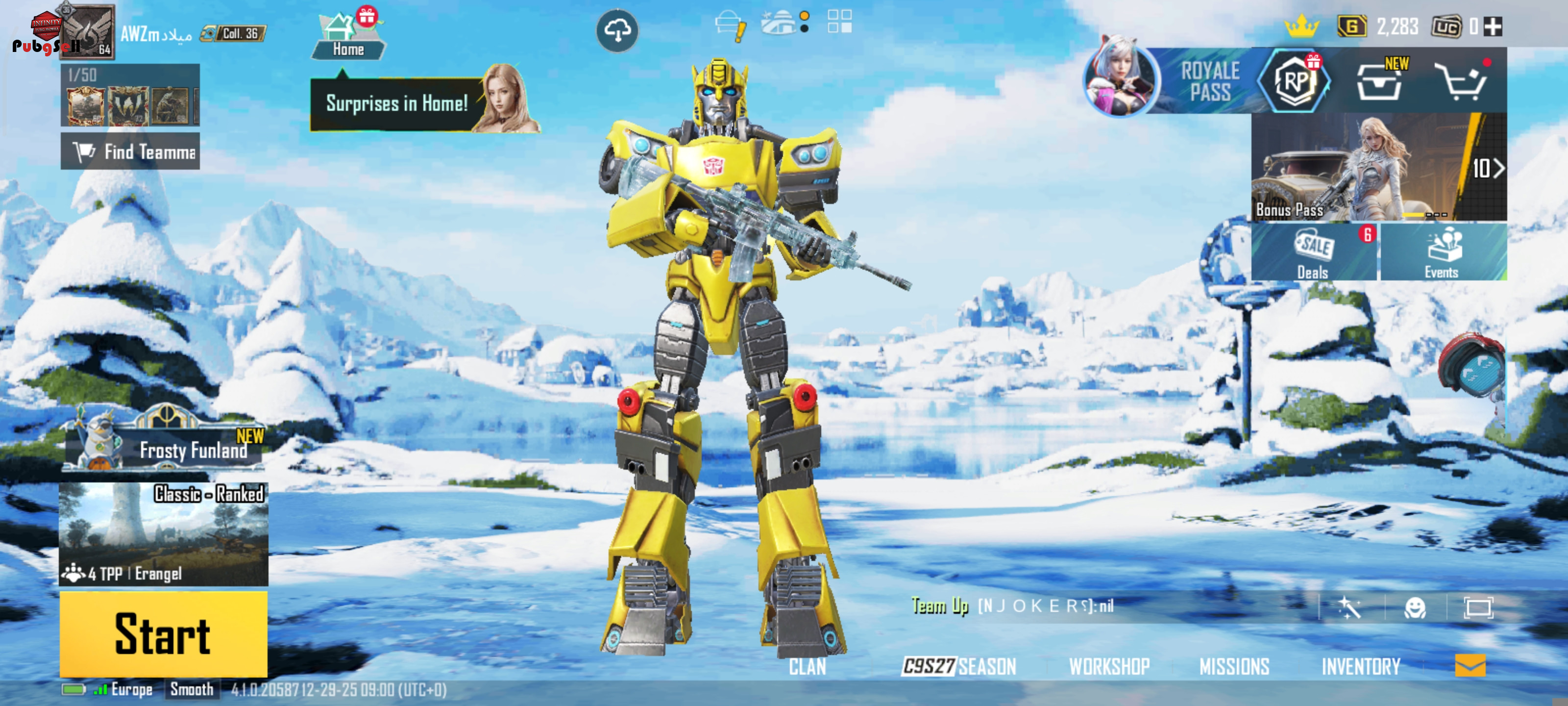Open the orange mail envelope
1568x706 pixels.
tap(1470, 665)
